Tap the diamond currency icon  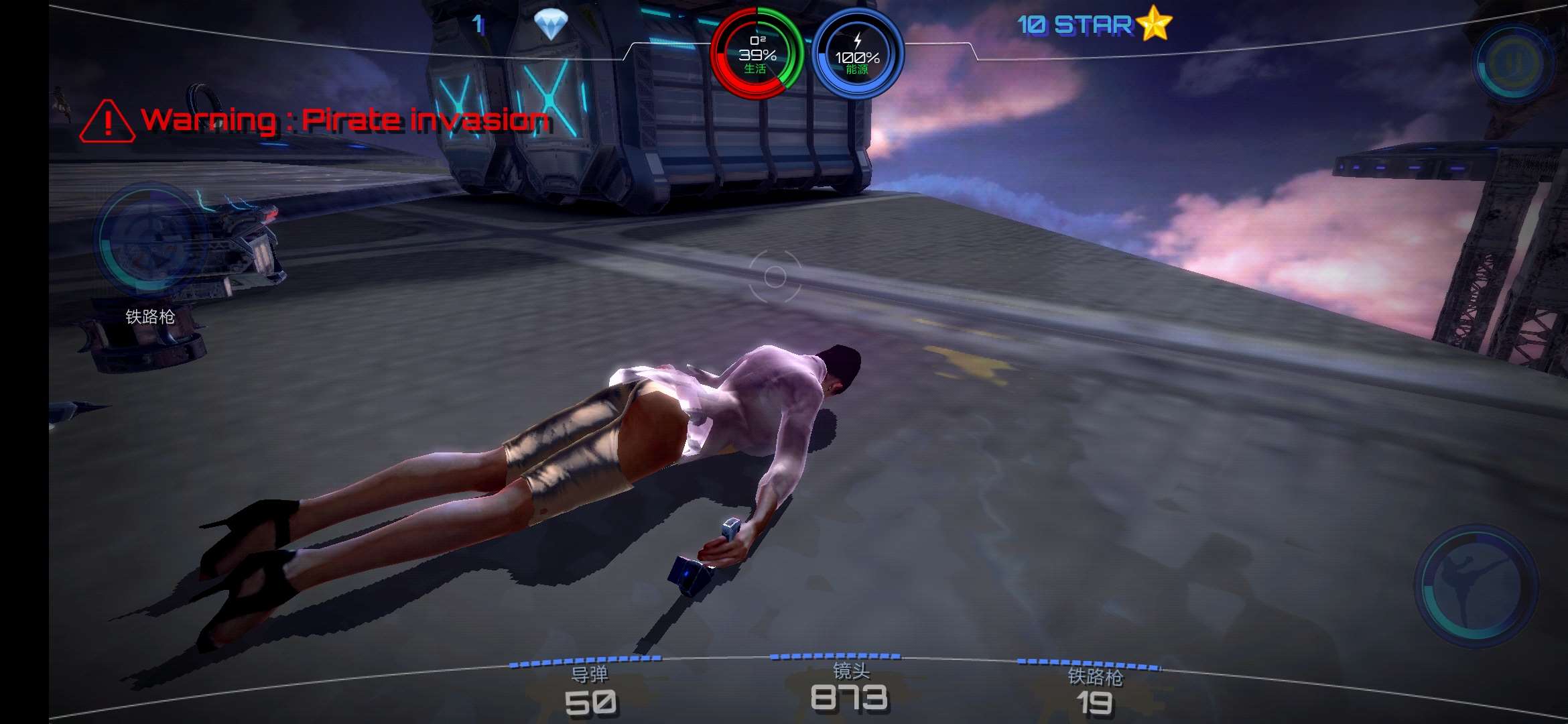point(550,25)
